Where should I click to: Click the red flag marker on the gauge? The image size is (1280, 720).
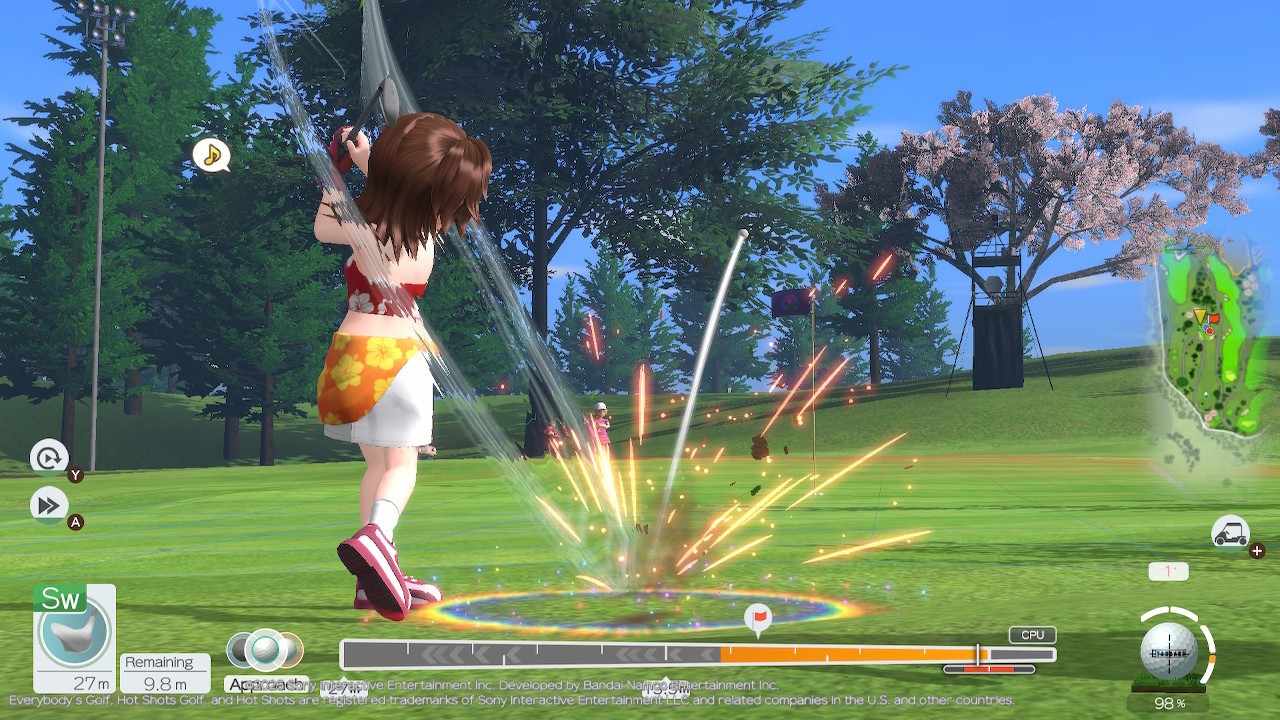759,617
